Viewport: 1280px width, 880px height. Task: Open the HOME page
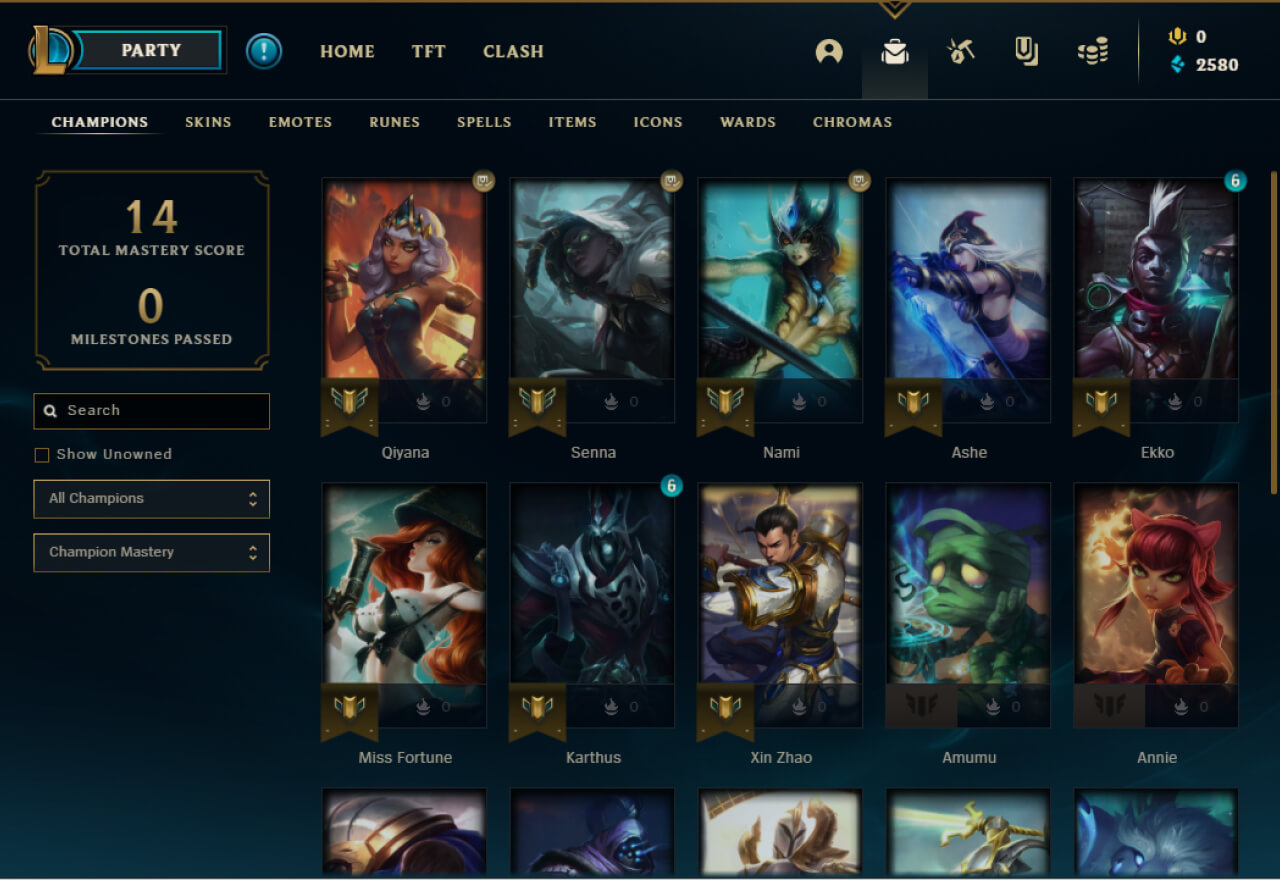[347, 51]
